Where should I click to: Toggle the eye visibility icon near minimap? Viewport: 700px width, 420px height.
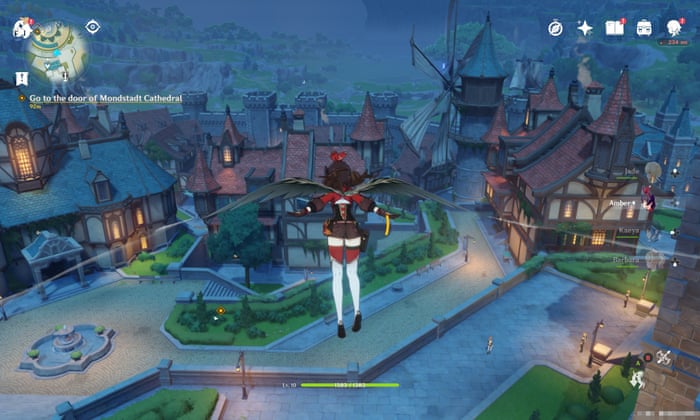pyautogui.click(x=93, y=27)
